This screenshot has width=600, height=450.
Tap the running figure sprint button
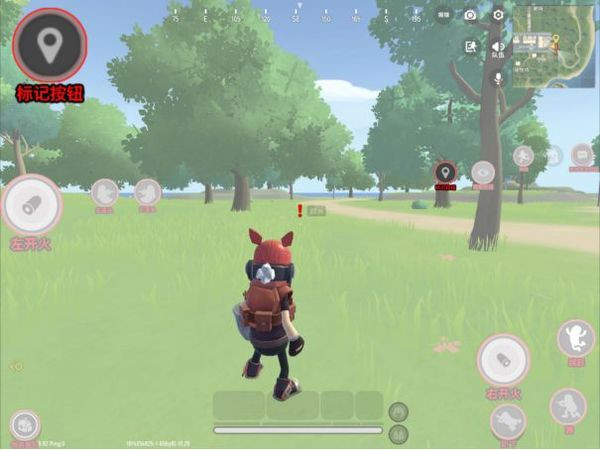523,156
